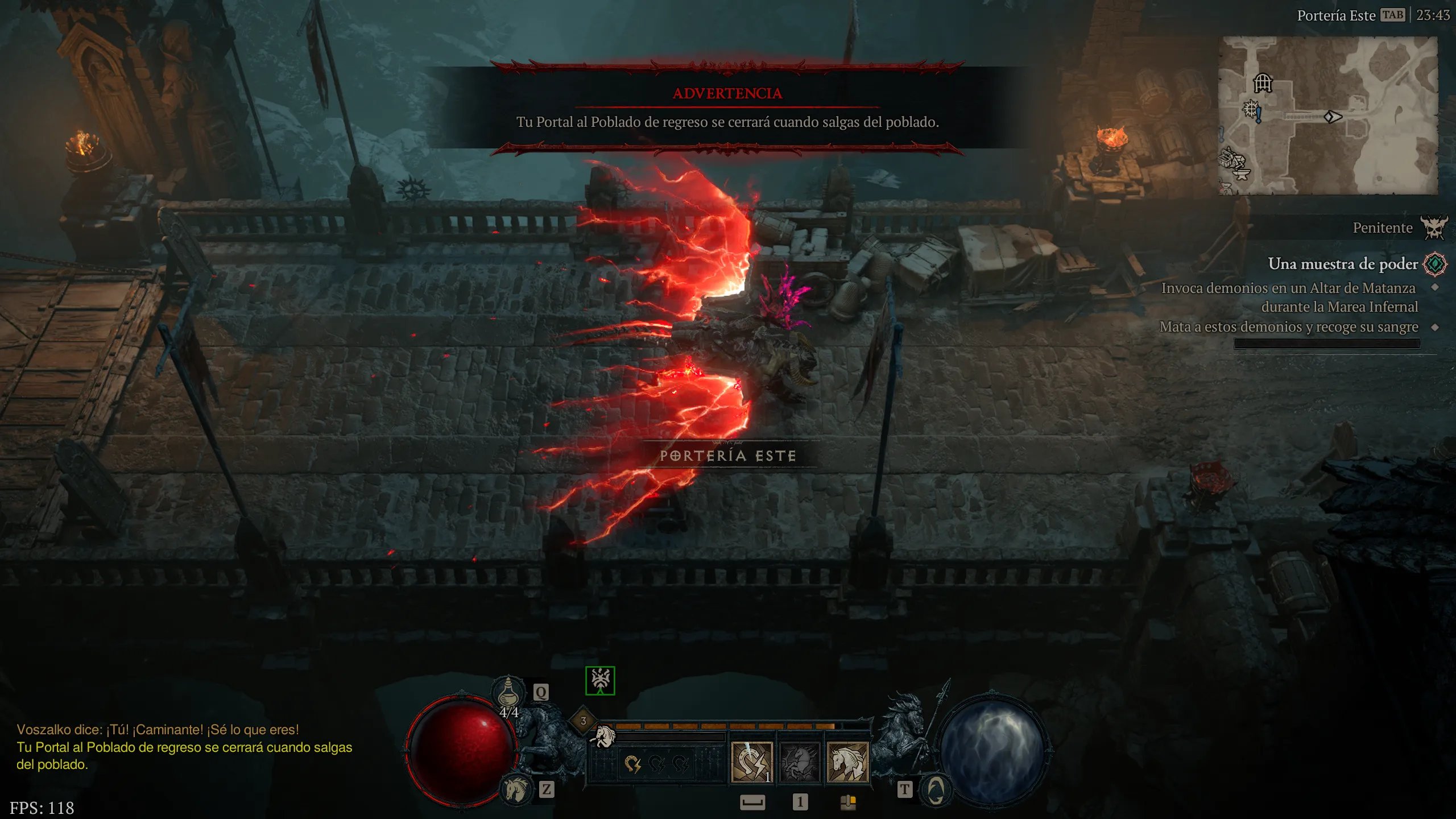Select the greyed-out rearing horse skill
This screenshot has height=819, width=1456.
pyautogui.click(x=799, y=762)
